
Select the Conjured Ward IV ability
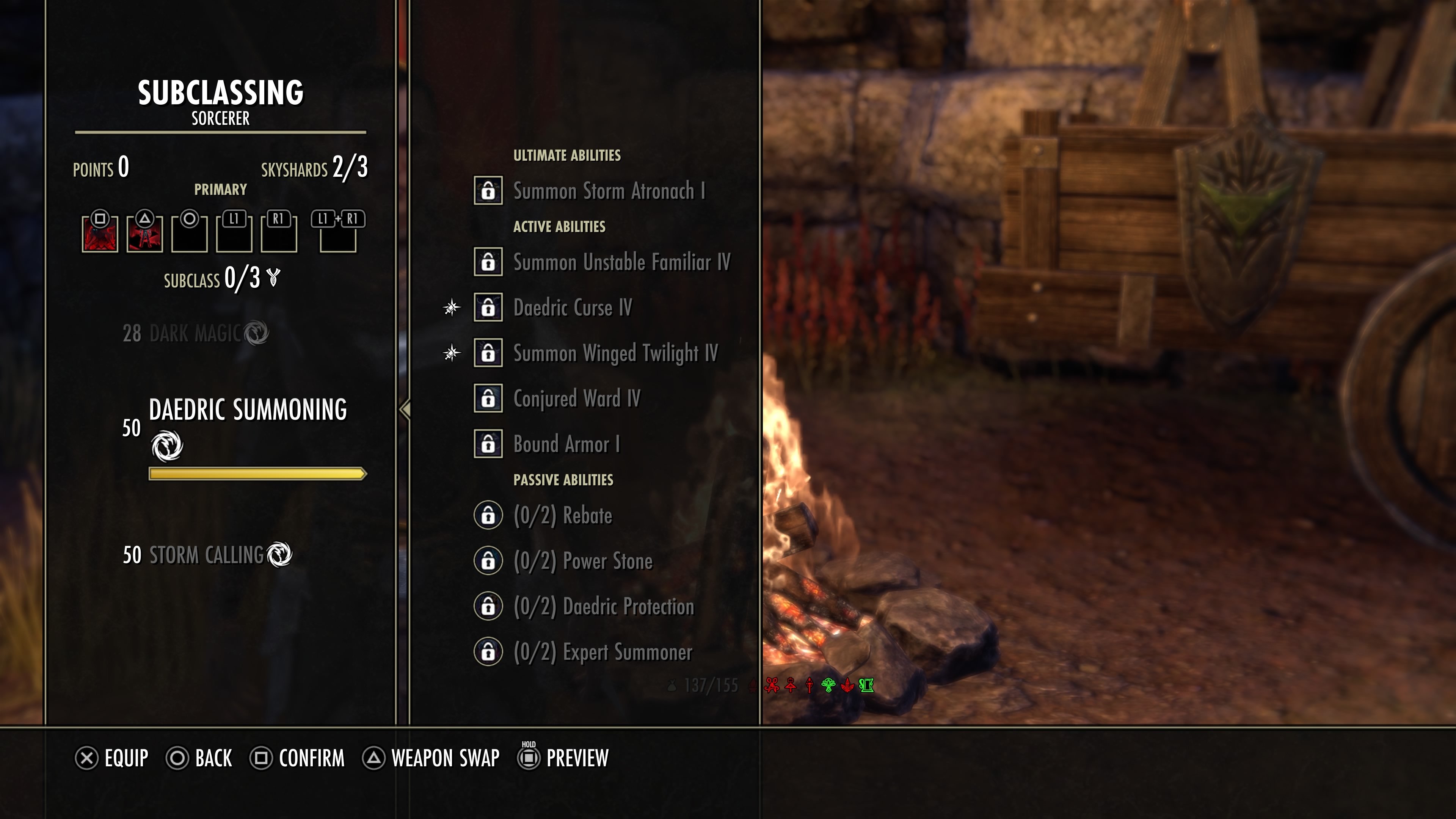coord(576,399)
